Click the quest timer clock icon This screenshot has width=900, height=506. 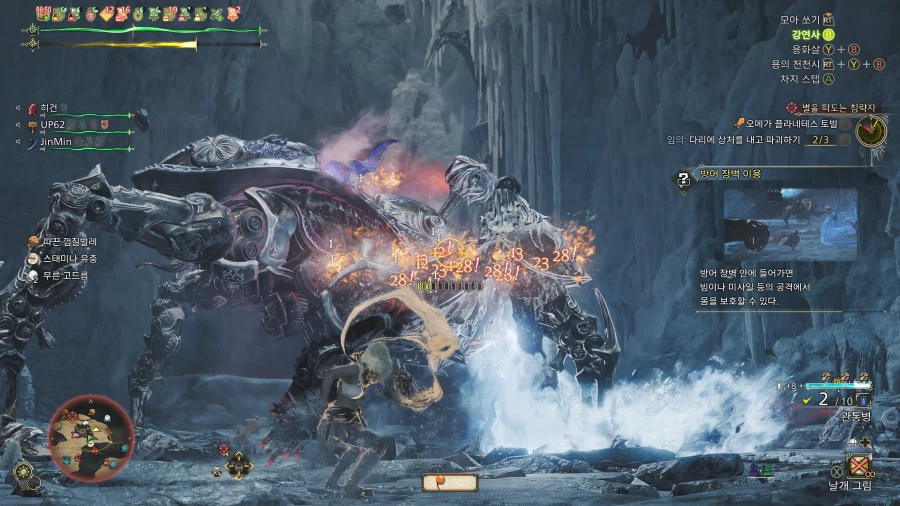872,130
